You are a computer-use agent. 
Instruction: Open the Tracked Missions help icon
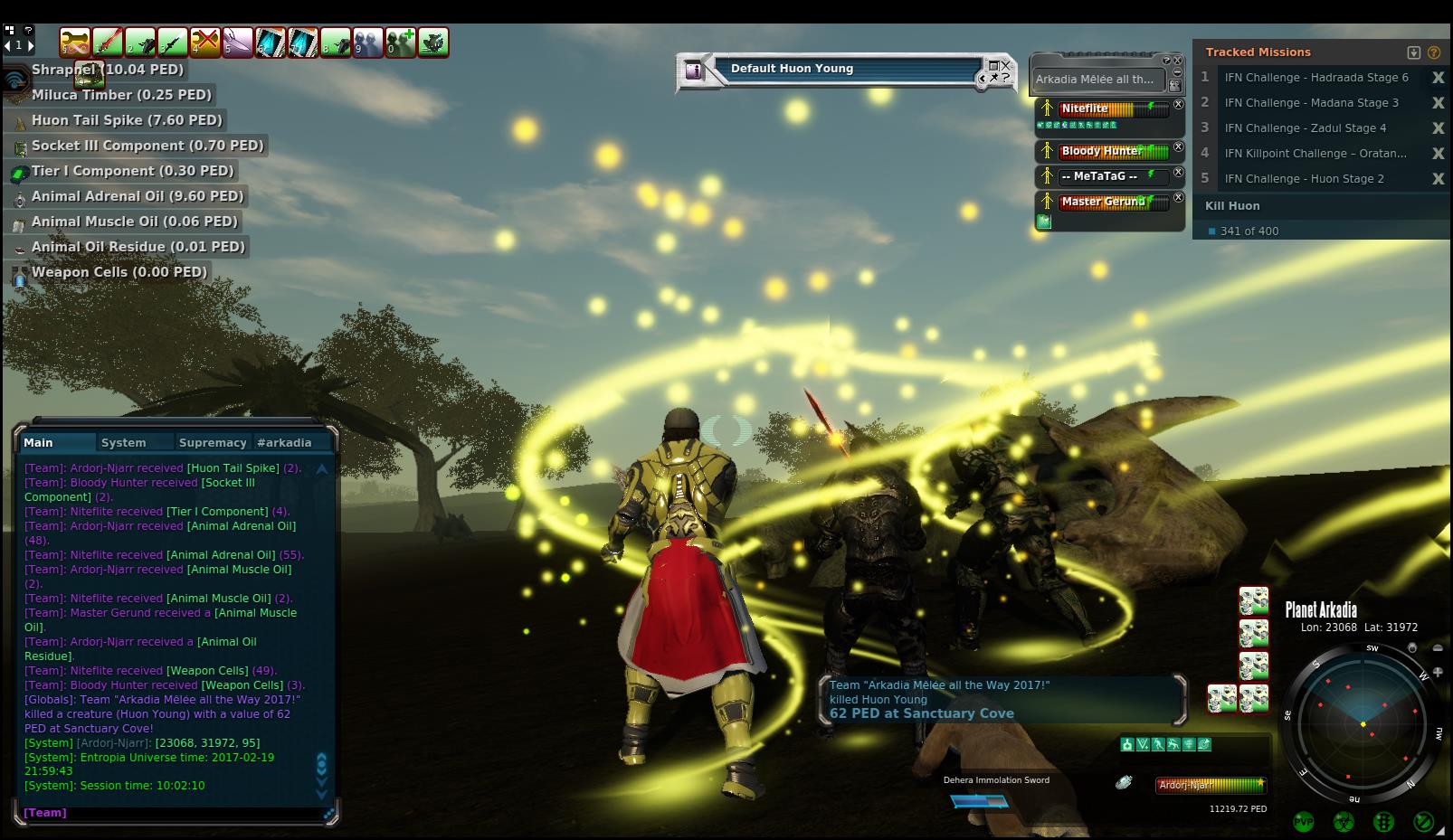pos(1434,52)
